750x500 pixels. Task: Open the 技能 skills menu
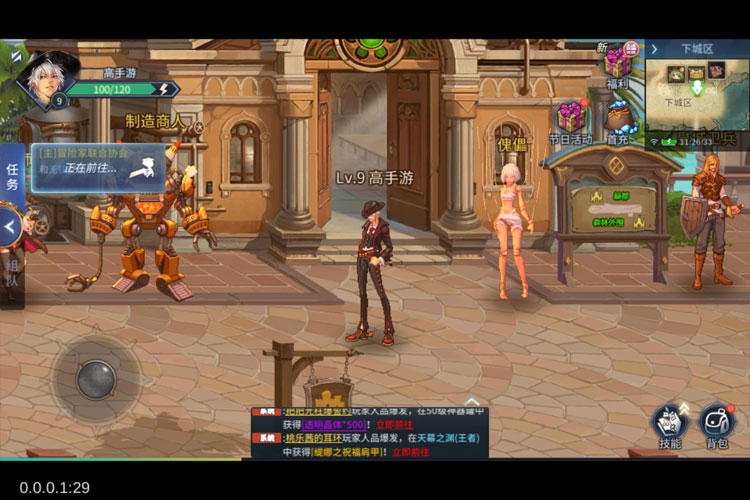click(670, 424)
